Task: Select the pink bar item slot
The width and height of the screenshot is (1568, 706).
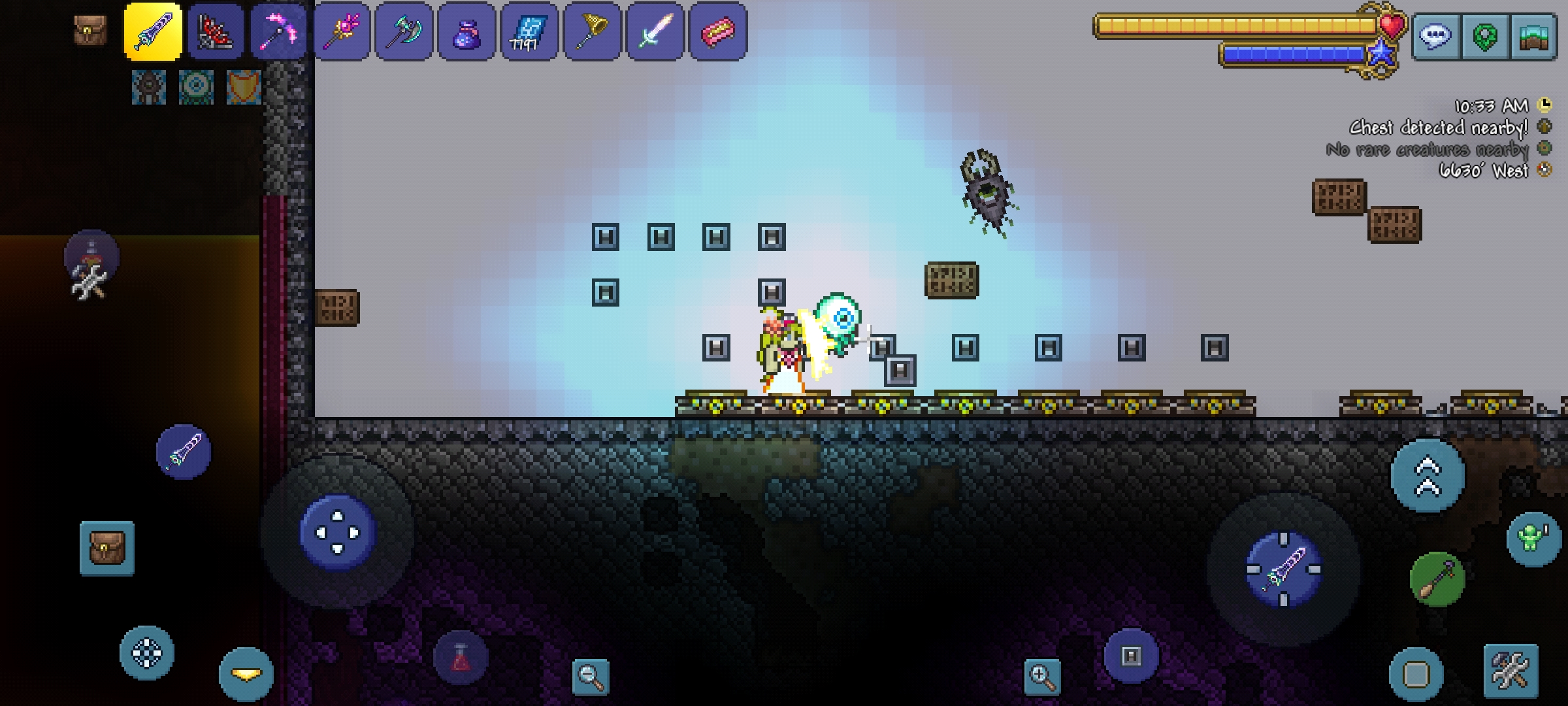Action: 717,31
